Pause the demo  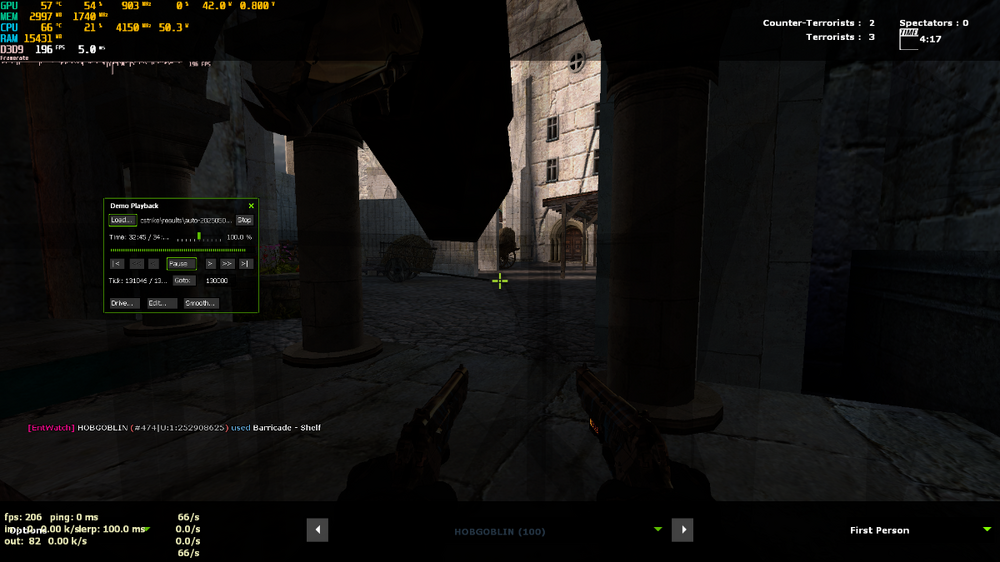(181, 264)
